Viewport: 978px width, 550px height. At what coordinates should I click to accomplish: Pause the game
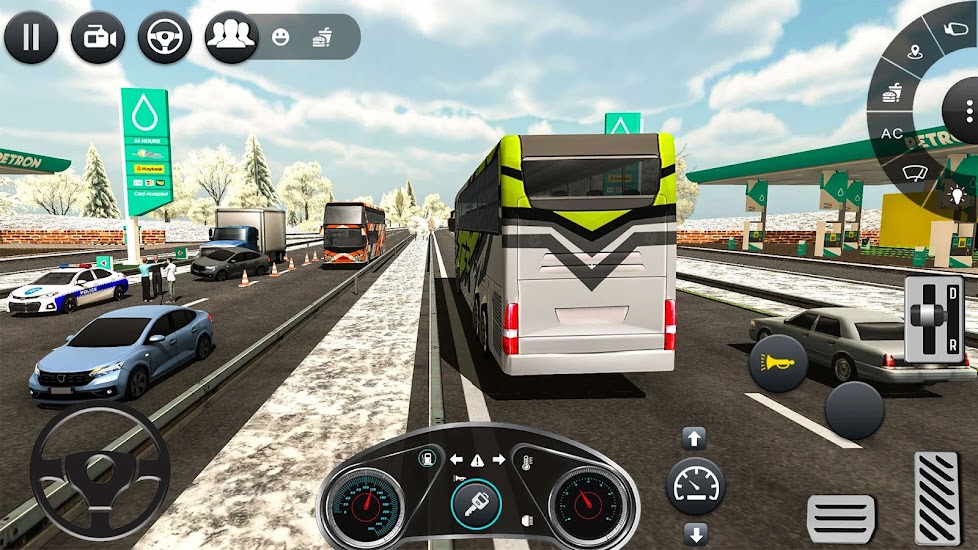point(31,37)
